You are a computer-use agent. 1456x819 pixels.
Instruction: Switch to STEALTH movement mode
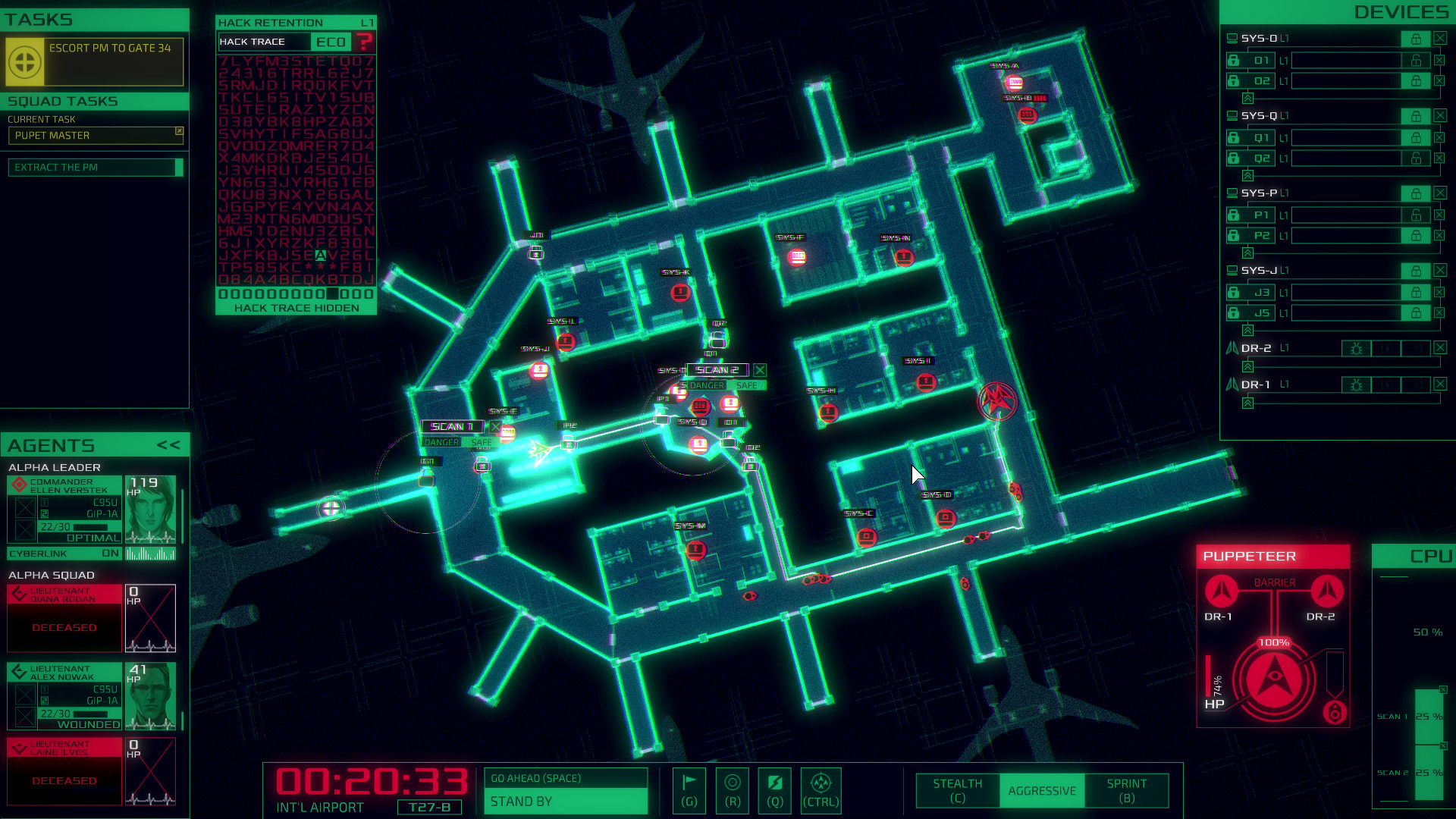(x=956, y=790)
